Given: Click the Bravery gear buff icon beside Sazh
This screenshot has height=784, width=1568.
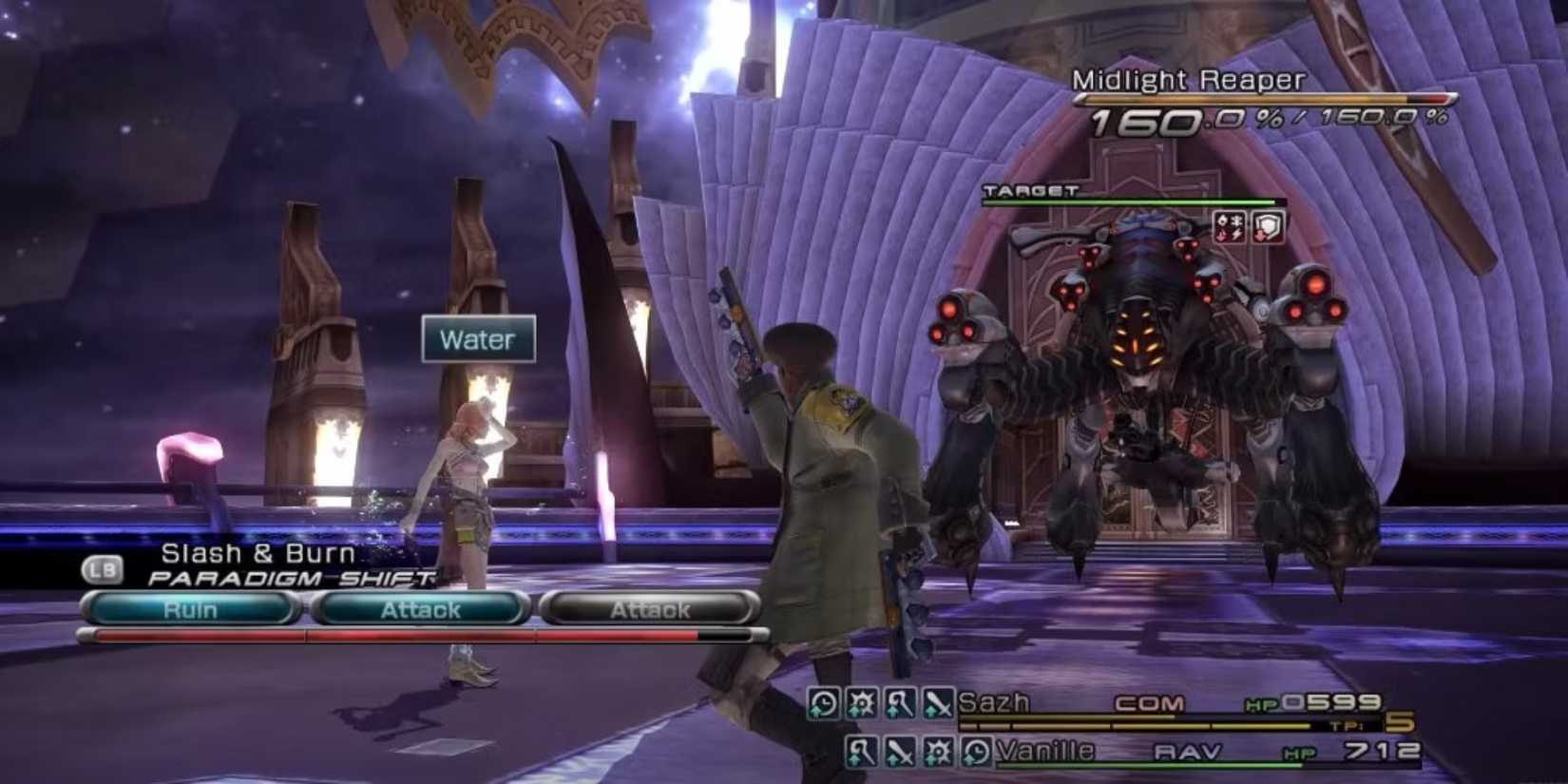Looking at the screenshot, I should pos(861,702).
